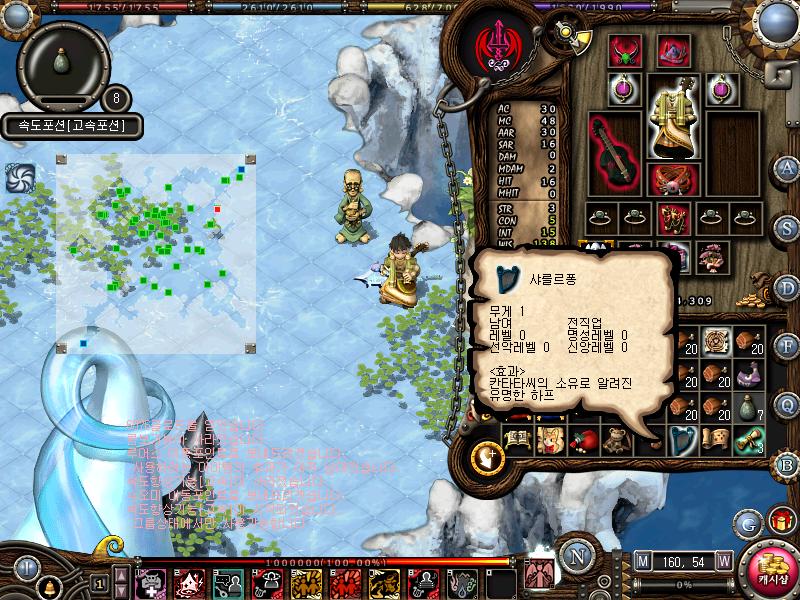Click the red gift box icon
The image size is (800, 600).
point(781,521)
